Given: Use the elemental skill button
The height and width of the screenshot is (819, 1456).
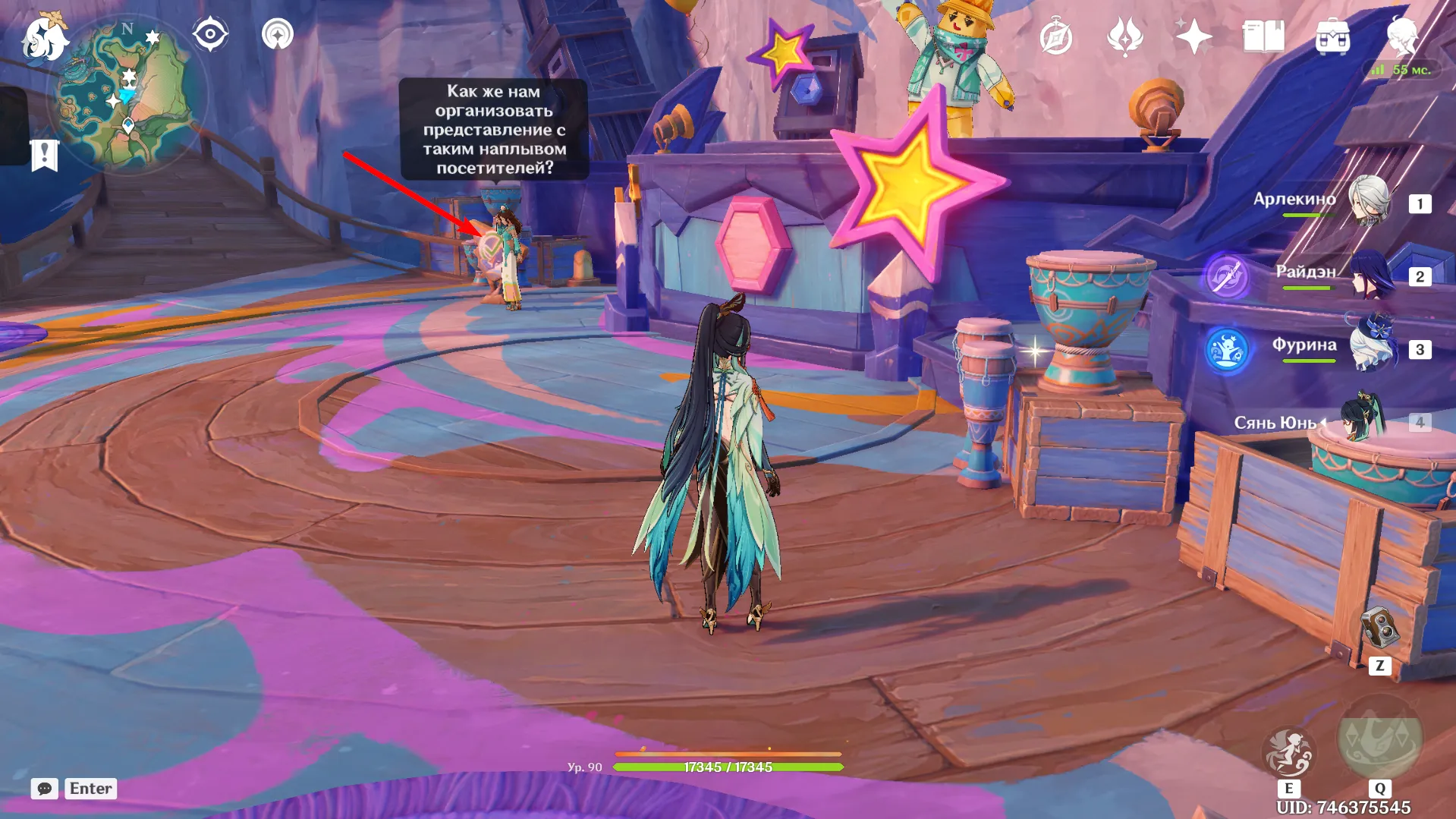Looking at the screenshot, I should pyautogui.click(x=1288, y=752).
